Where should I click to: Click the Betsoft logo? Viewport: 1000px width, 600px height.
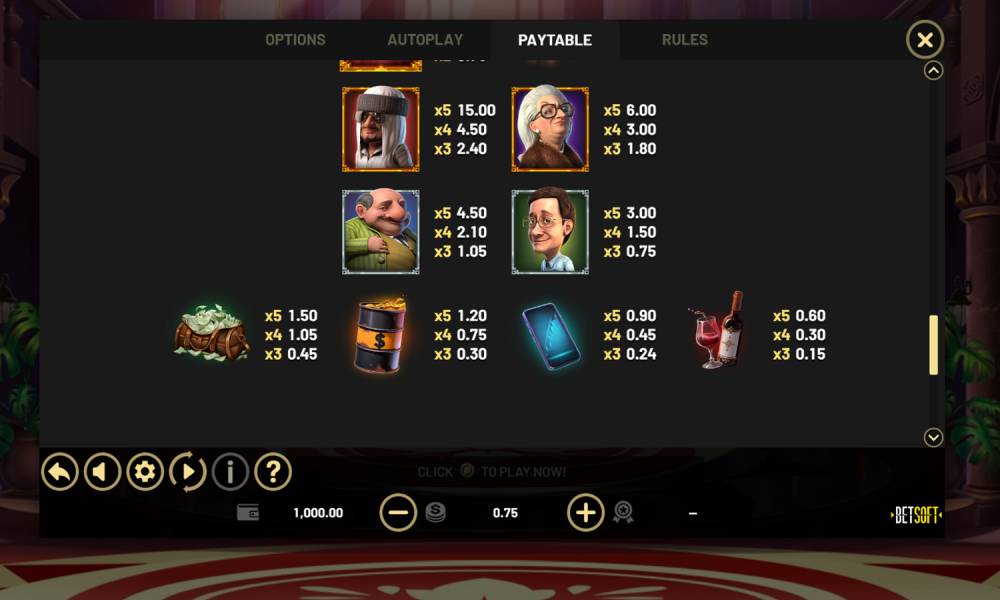(x=916, y=515)
